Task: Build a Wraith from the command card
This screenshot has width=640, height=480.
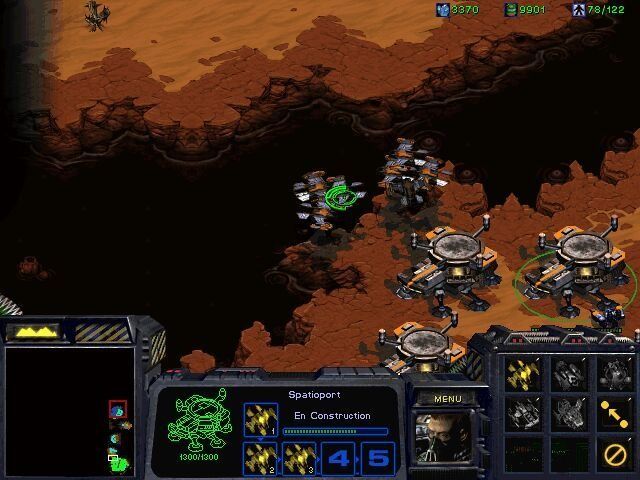Action: click(524, 374)
